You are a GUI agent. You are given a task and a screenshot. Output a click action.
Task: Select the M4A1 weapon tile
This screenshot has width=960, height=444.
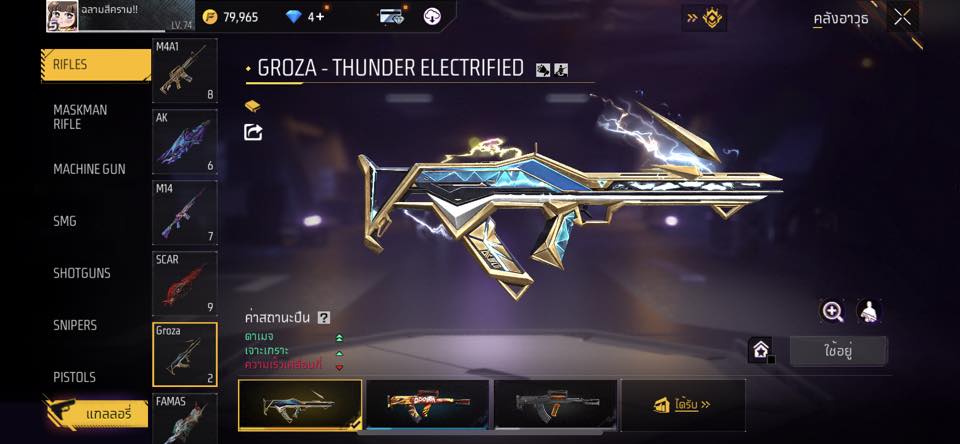(184, 71)
